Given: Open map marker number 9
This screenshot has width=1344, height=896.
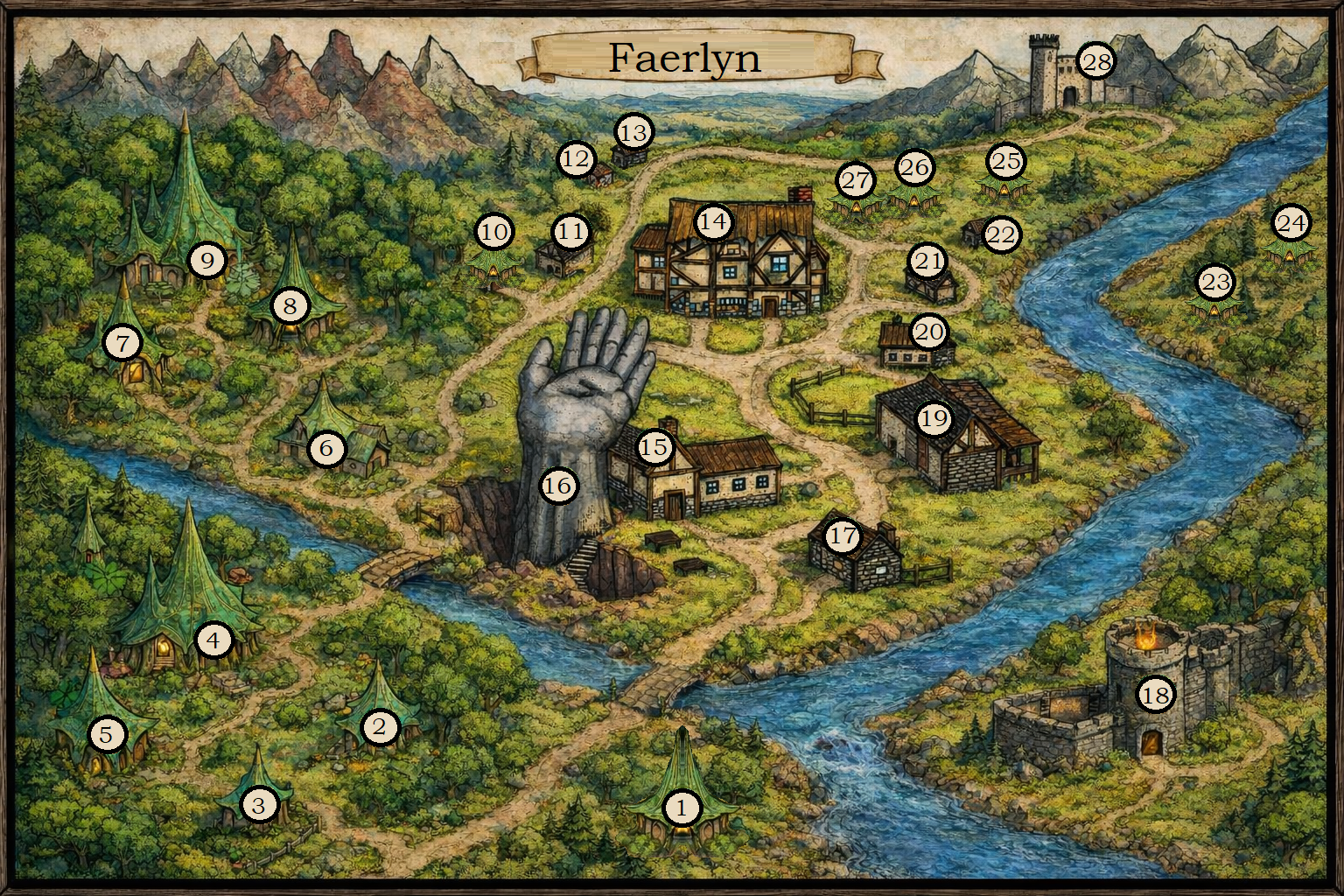Looking at the screenshot, I should (x=207, y=260).
